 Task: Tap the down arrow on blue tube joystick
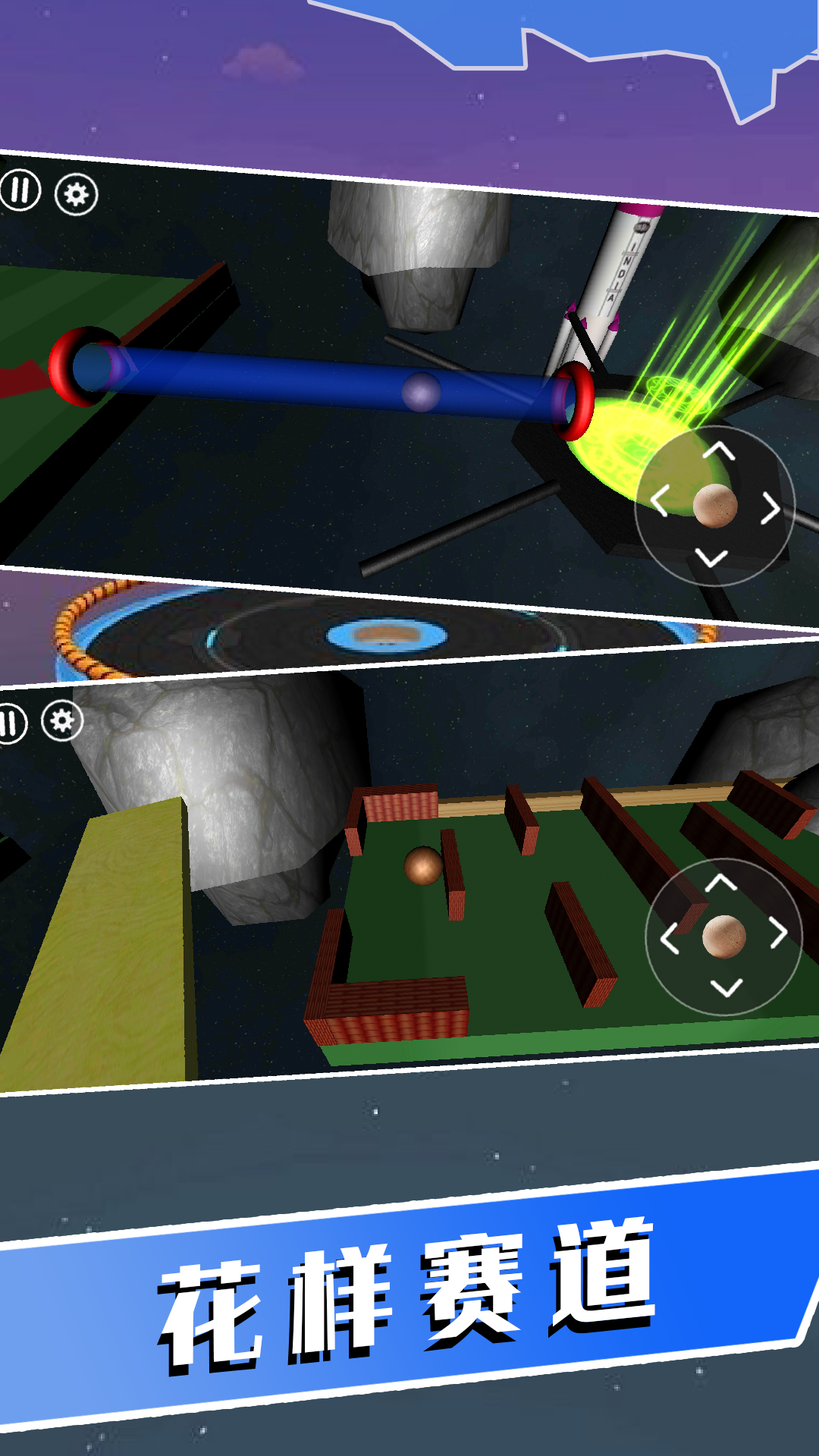click(x=711, y=559)
